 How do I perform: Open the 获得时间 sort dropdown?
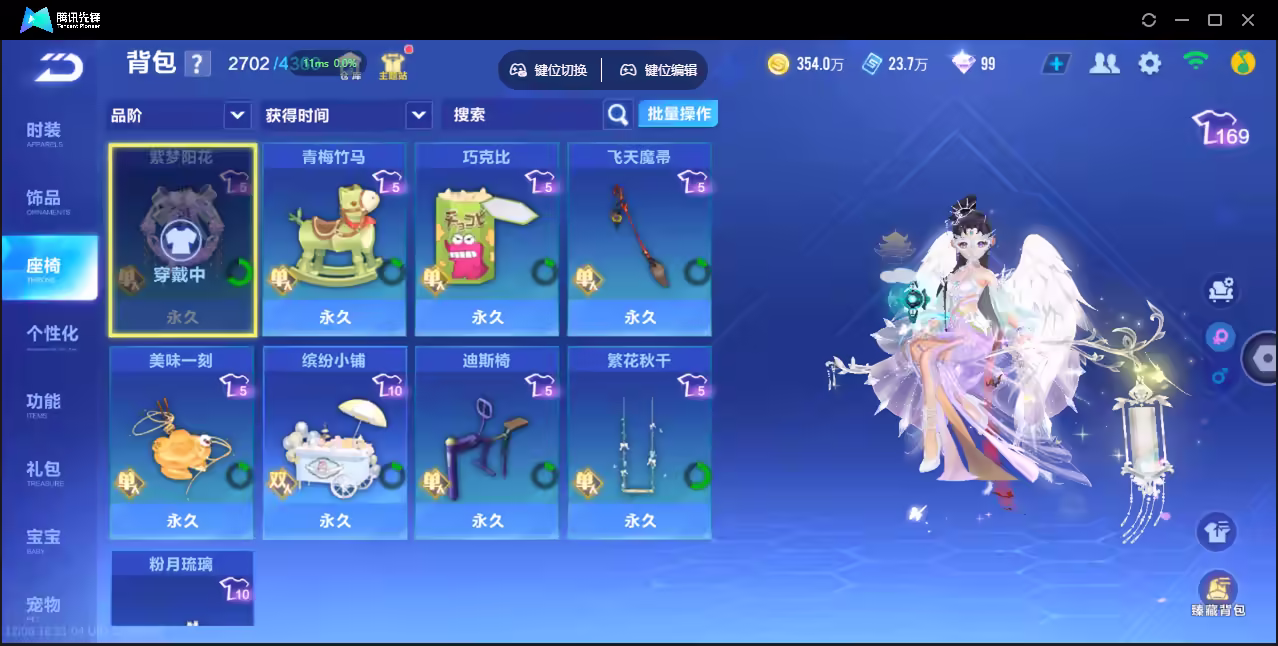[x=418, y=115]
